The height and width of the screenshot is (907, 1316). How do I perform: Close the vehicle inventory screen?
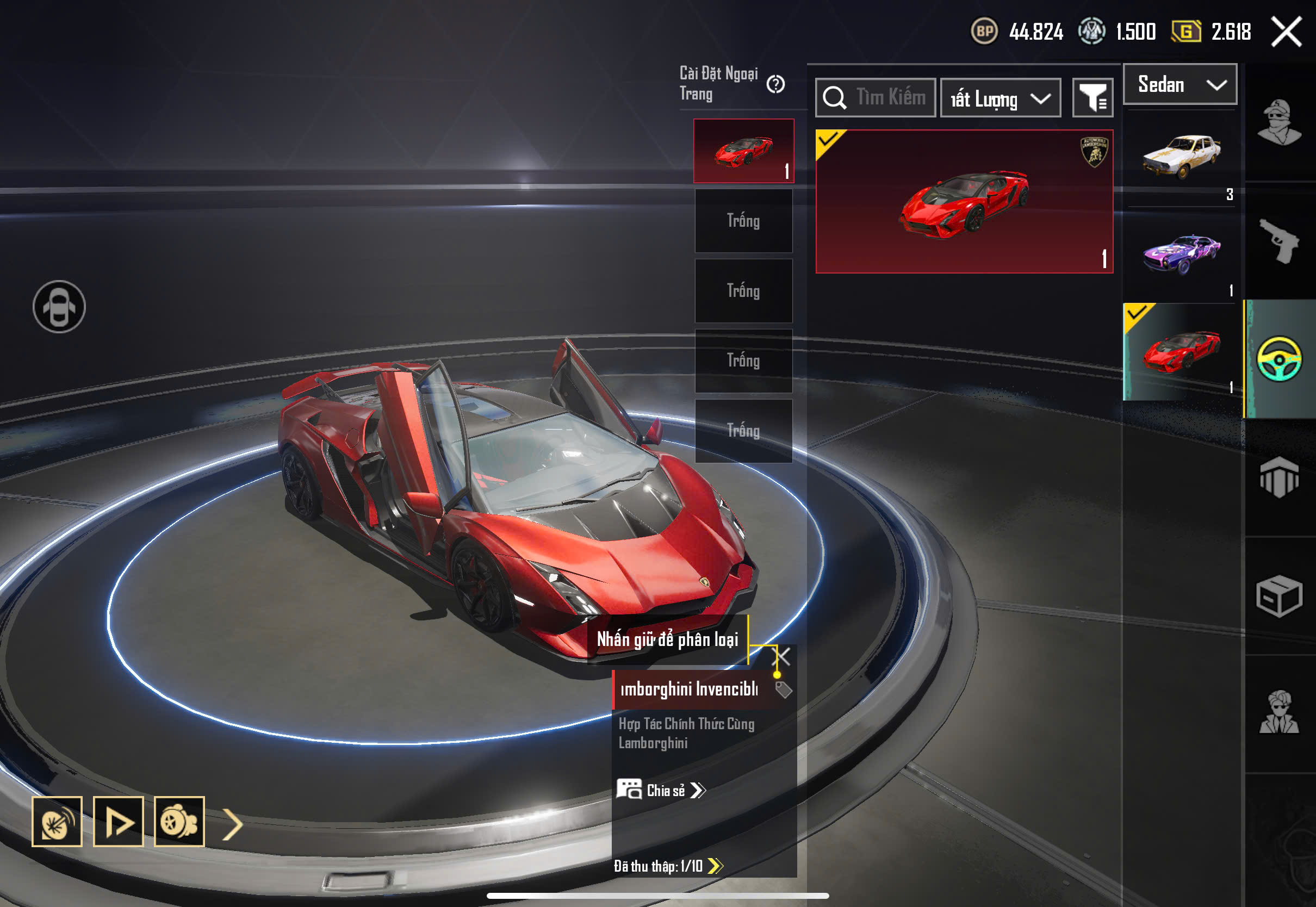(x=1286, y=31)
